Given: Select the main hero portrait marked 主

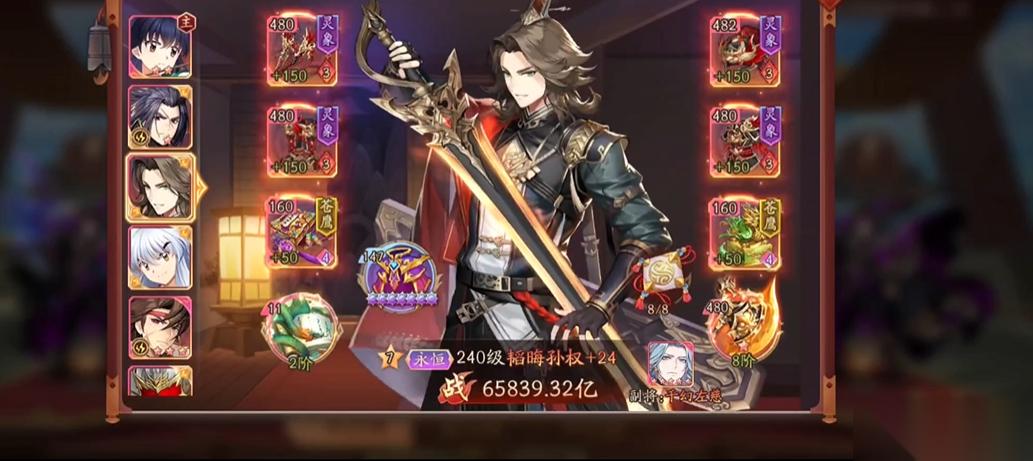Looking at the screenshot, I should pyautogui.click(x=160, y=47).
